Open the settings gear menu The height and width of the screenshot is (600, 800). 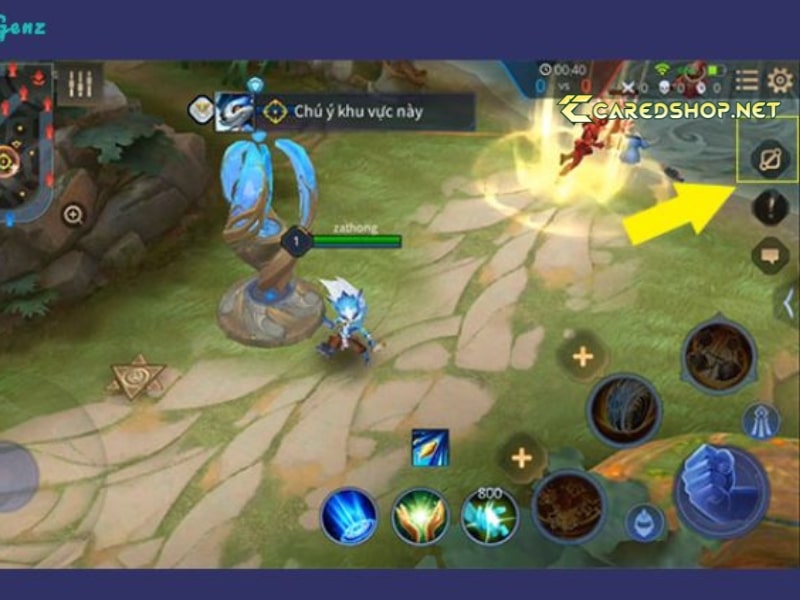(x=779, y=81)
